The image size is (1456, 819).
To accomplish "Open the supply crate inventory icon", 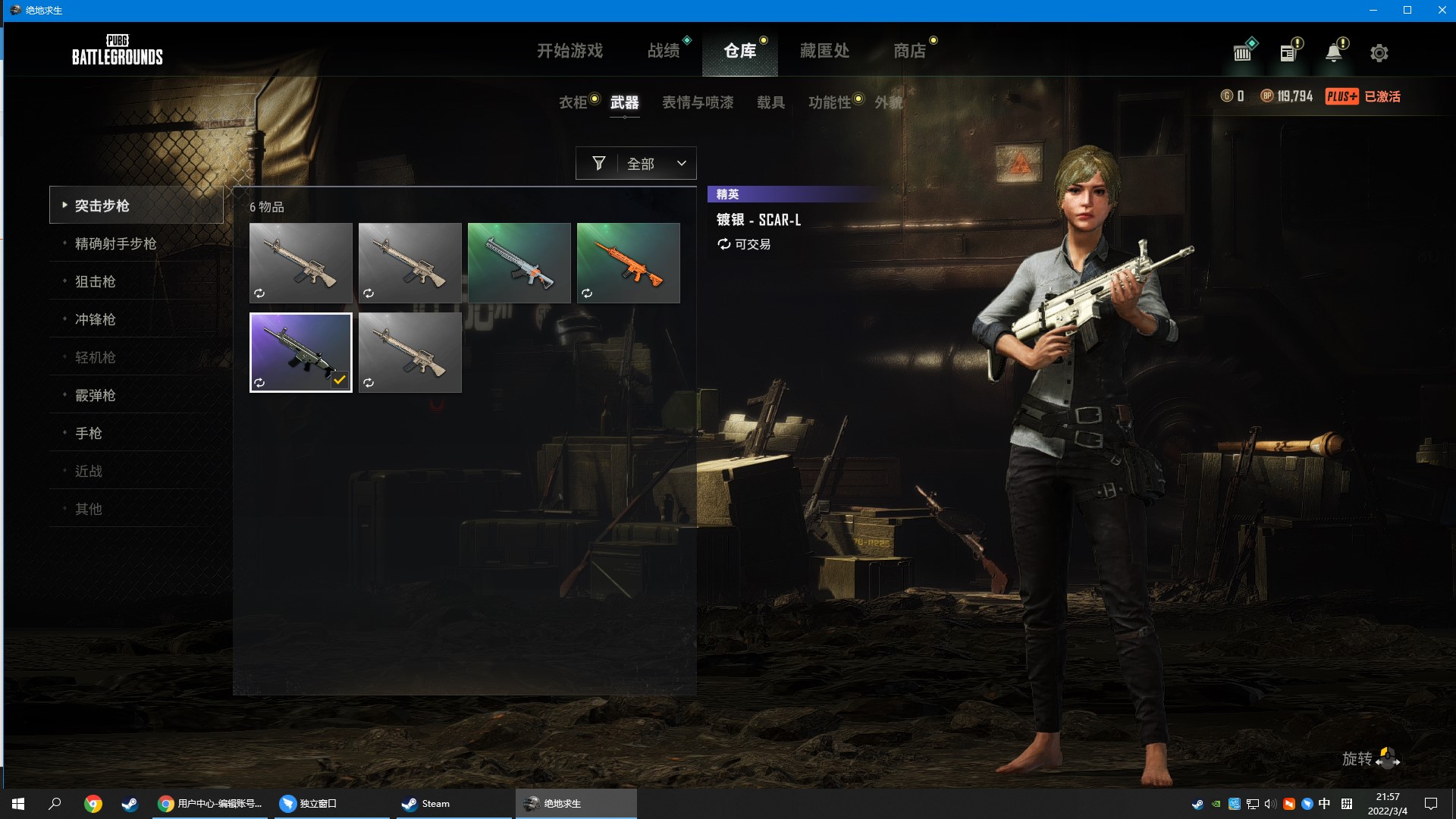I will click(1241, 52).
